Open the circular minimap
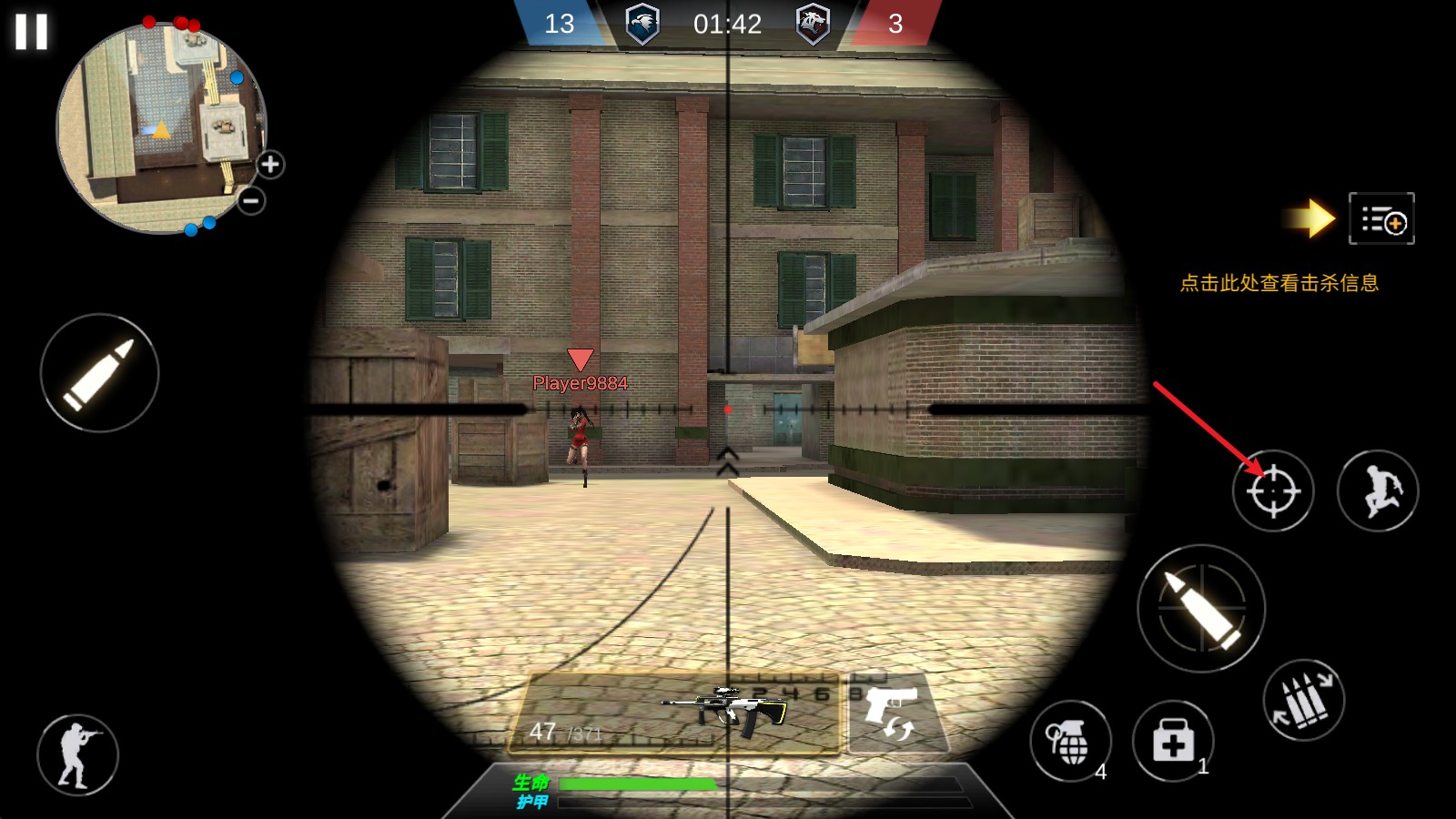1456x819 pixels. [161, 128]
